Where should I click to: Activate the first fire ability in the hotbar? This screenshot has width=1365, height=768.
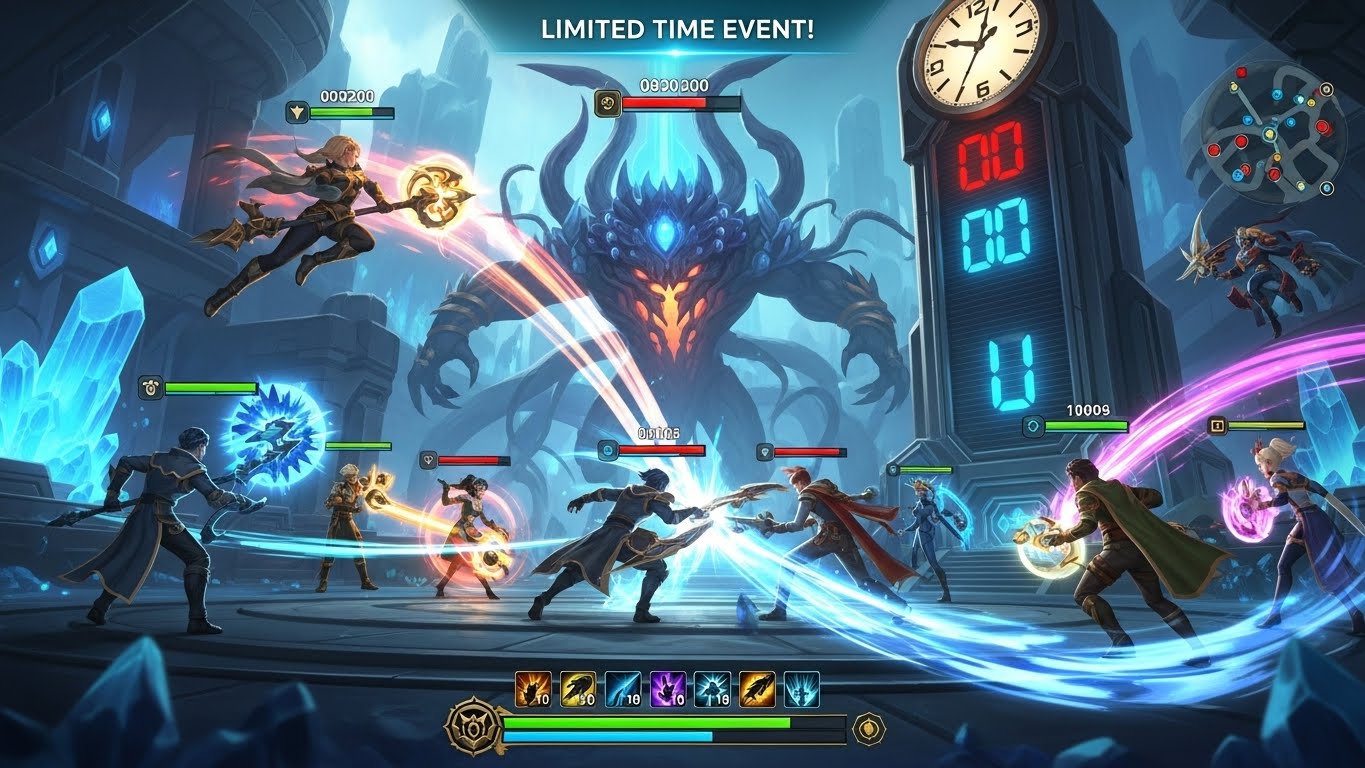tap(532, 687)
